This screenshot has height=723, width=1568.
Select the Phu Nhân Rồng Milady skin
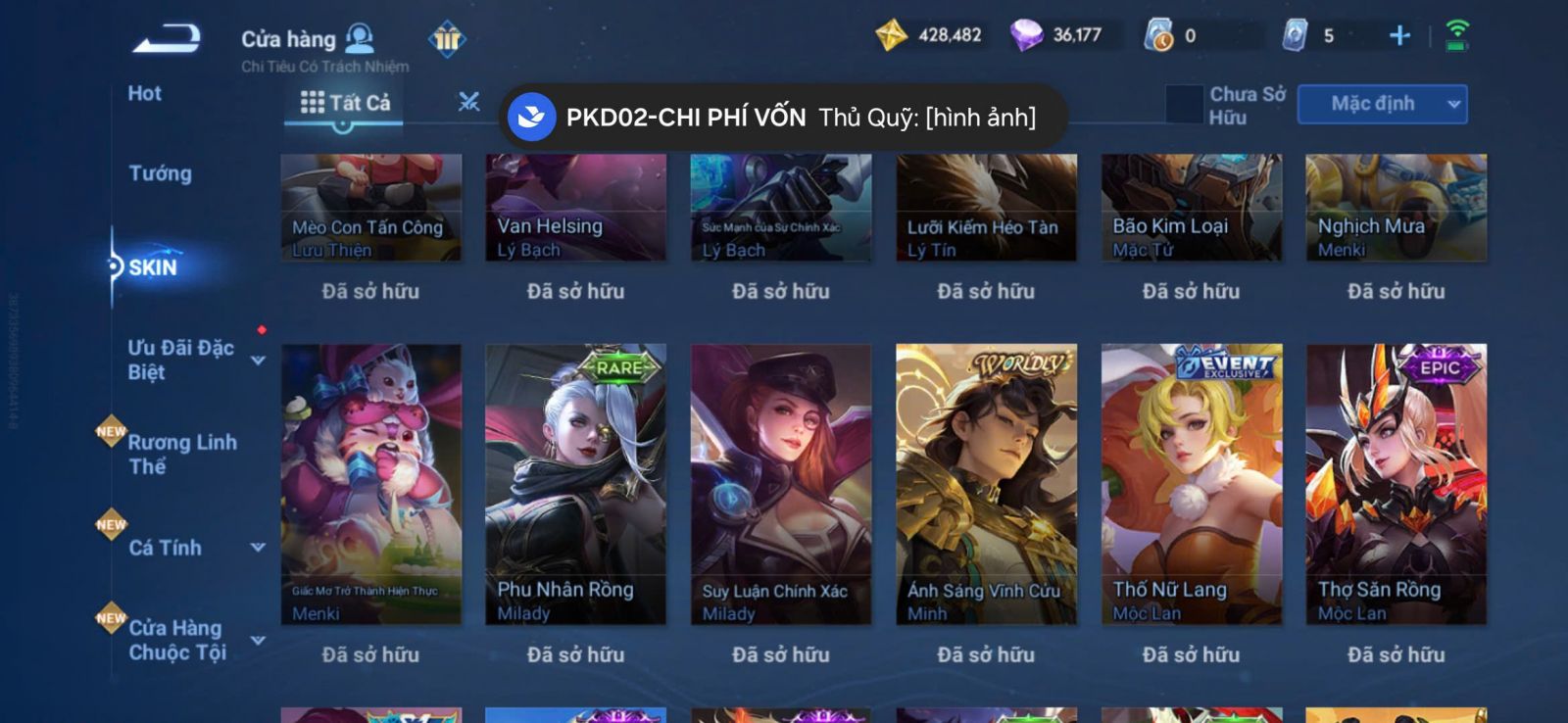point(575,484)
